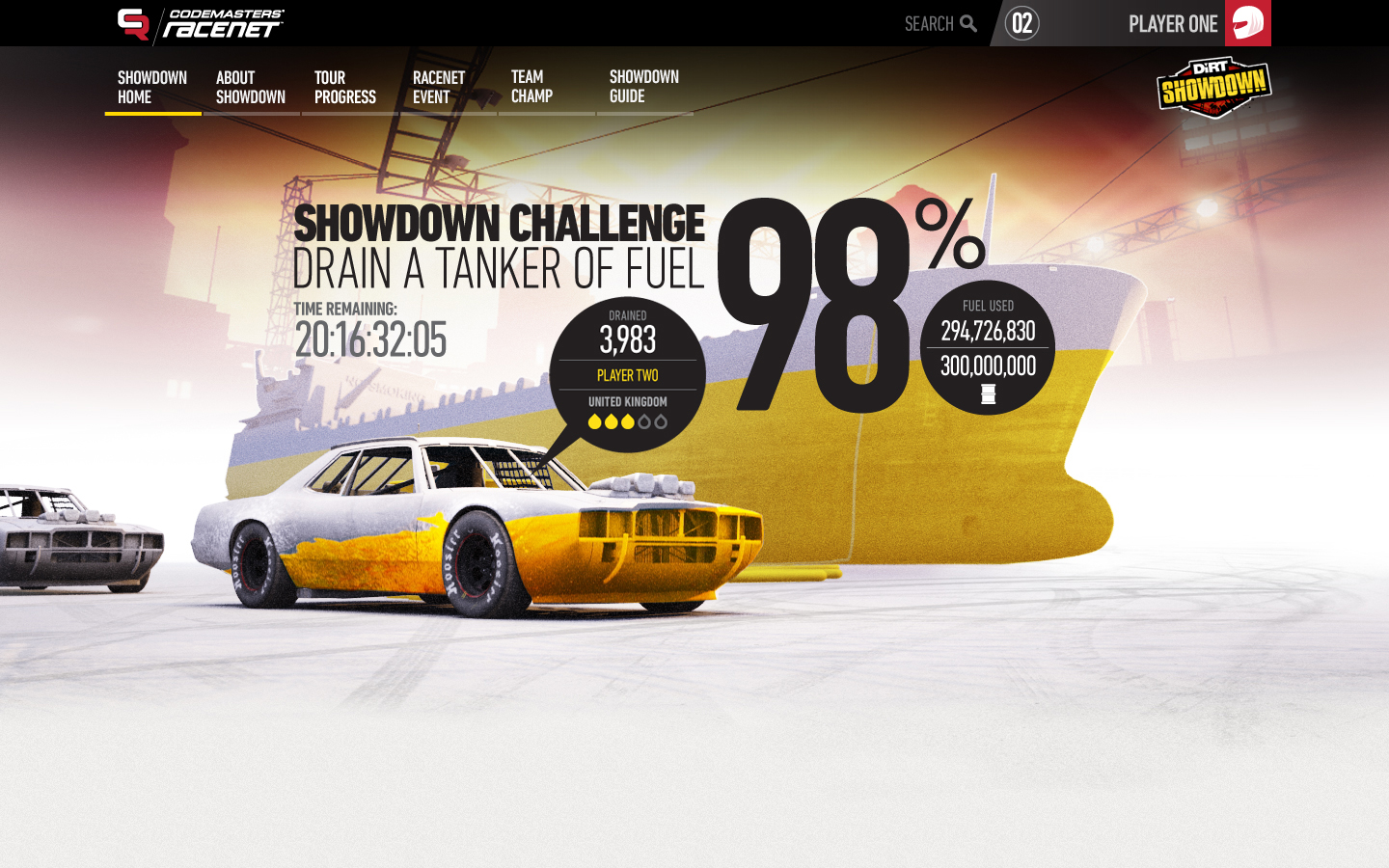Click the Player One account name
Screen dimensions: 1389x868
click(x=1172, y=23)
